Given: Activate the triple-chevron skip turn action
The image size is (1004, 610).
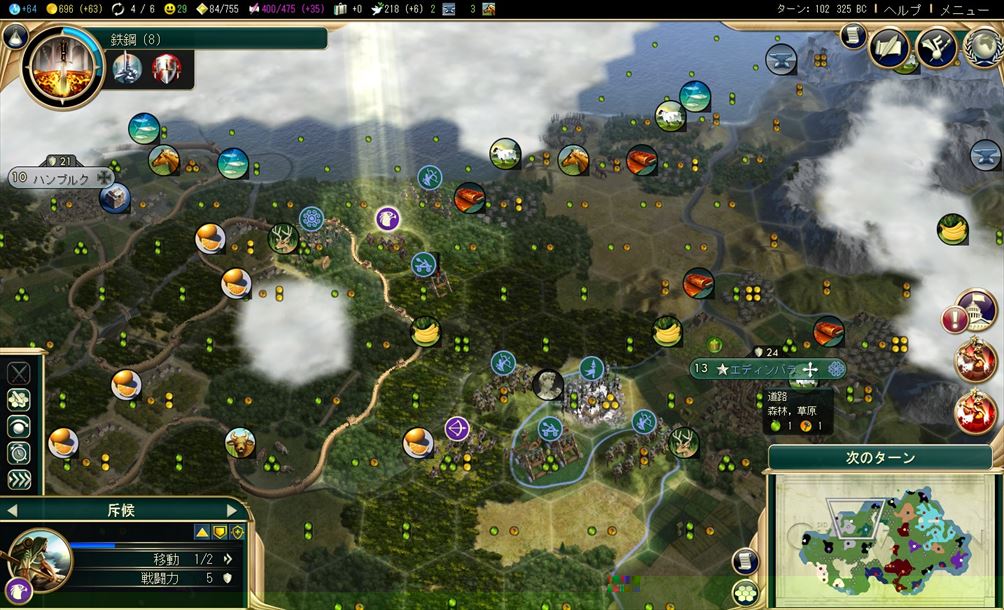Looking at the screenshot, I should click(19, 479).
